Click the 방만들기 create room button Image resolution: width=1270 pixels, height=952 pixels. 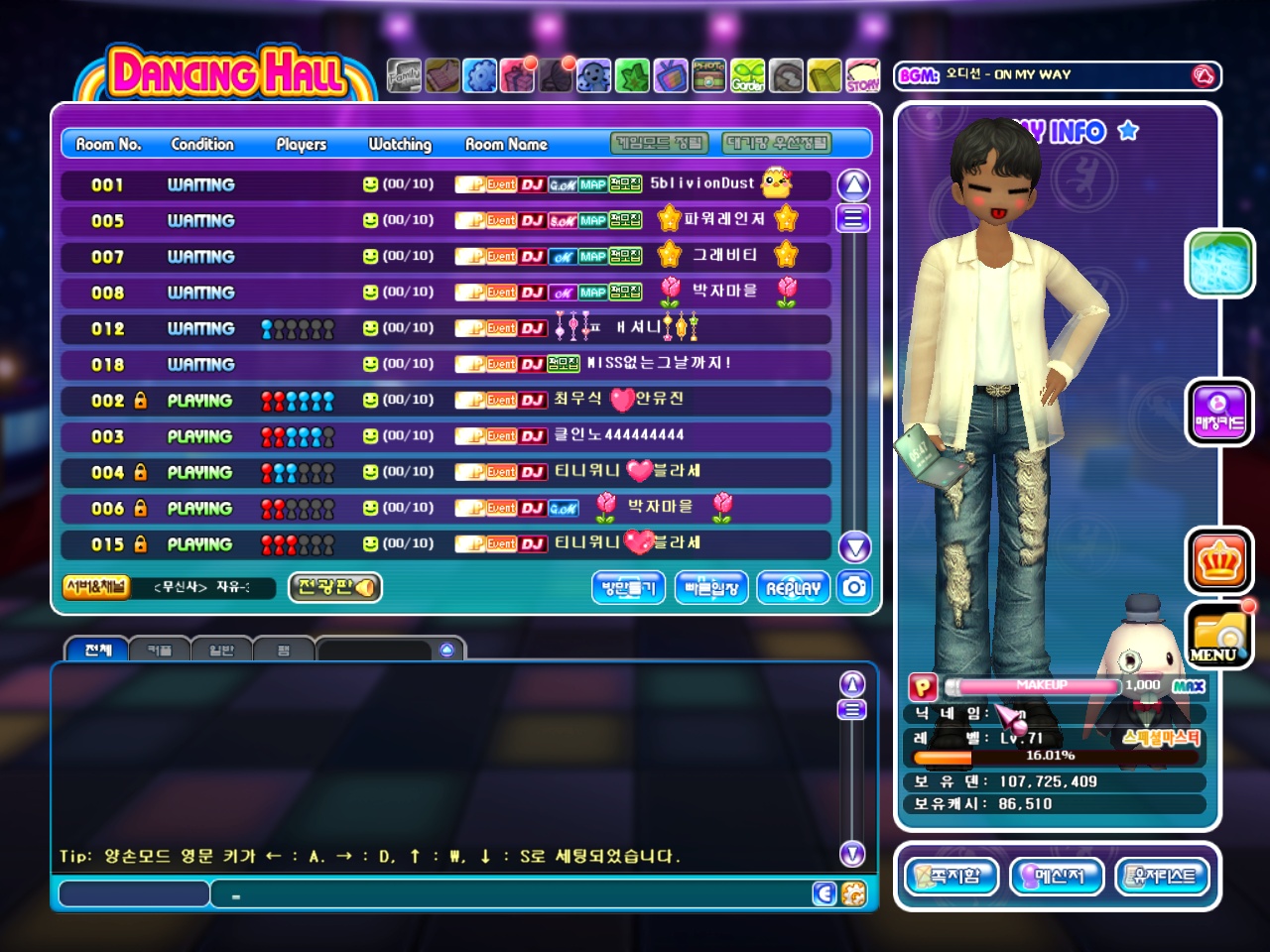(x=628, y=588)
